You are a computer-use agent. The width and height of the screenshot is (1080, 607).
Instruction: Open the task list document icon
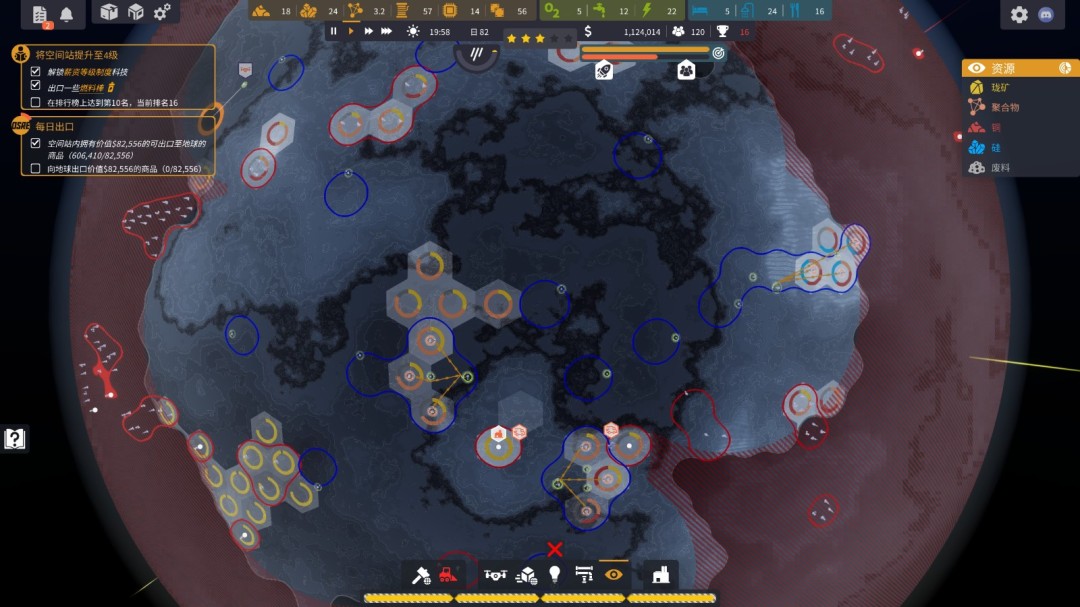40,14
